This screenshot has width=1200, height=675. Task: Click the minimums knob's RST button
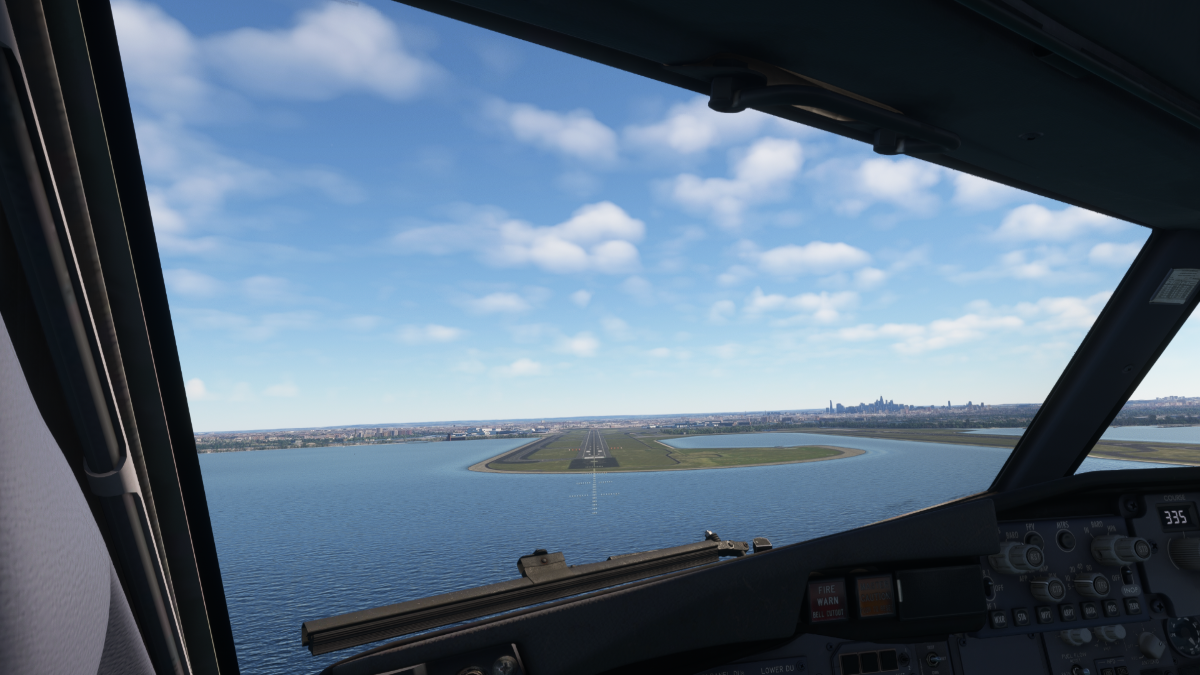coord(1034,557)
